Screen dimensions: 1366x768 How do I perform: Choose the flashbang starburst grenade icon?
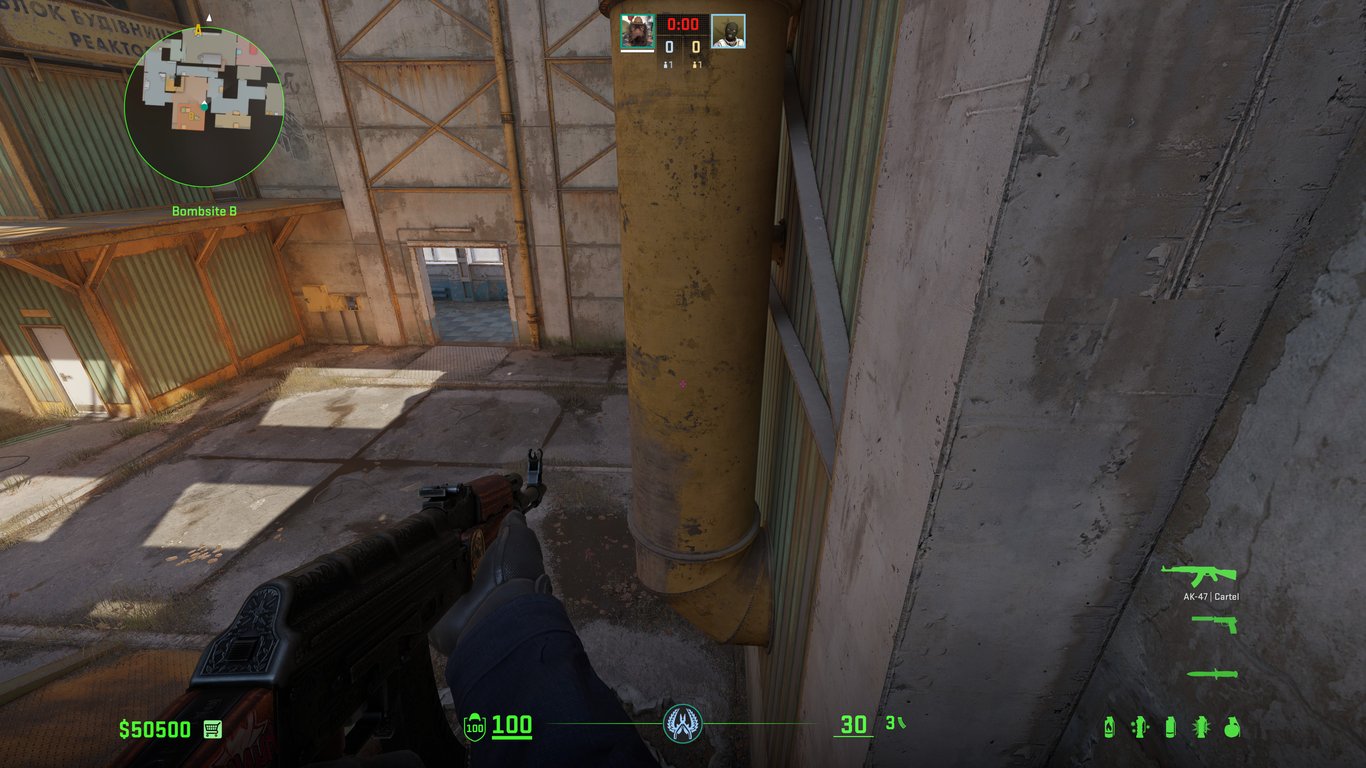pos(1201,727)
